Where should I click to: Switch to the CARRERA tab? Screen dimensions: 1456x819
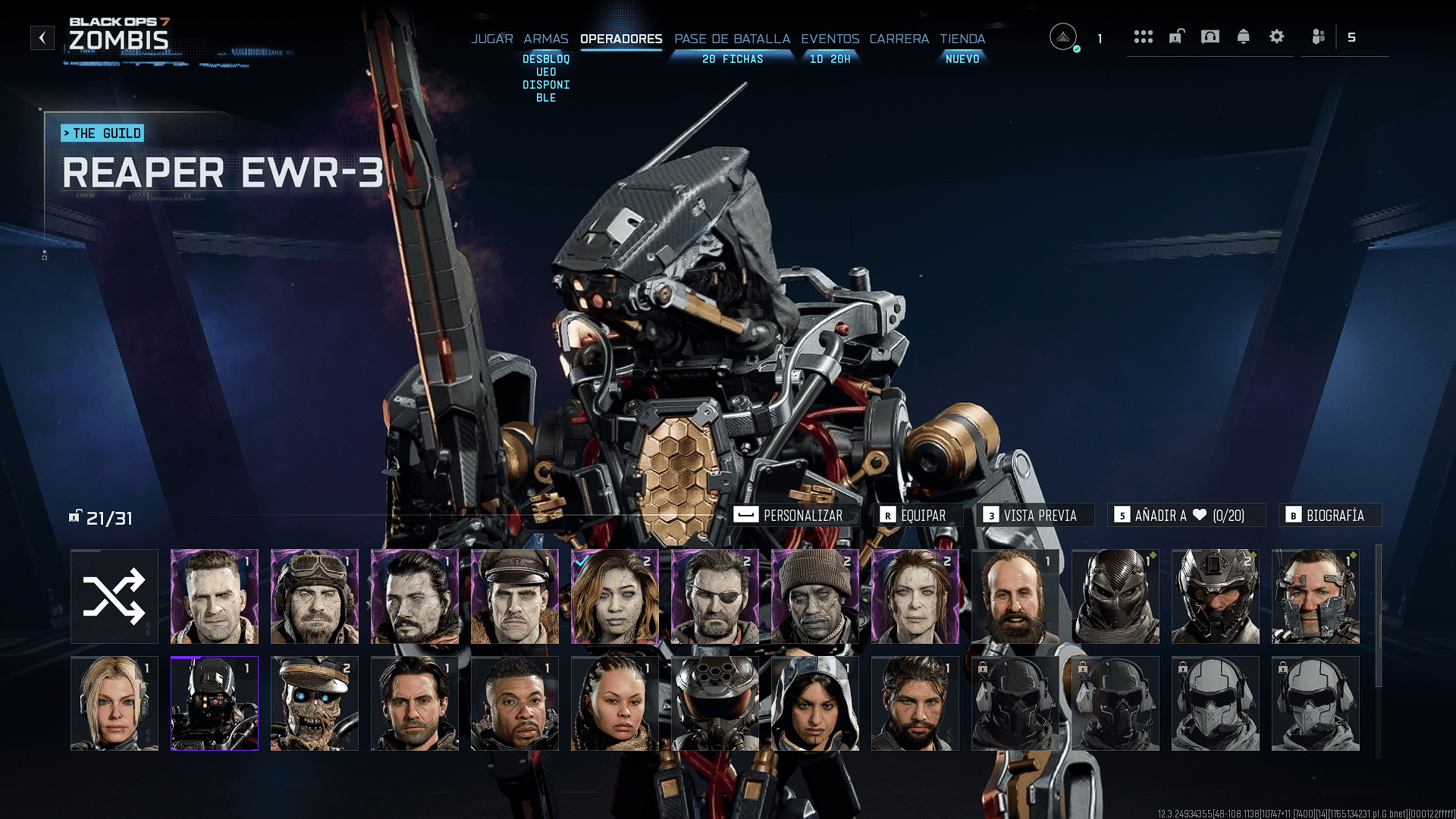(899, 39)
